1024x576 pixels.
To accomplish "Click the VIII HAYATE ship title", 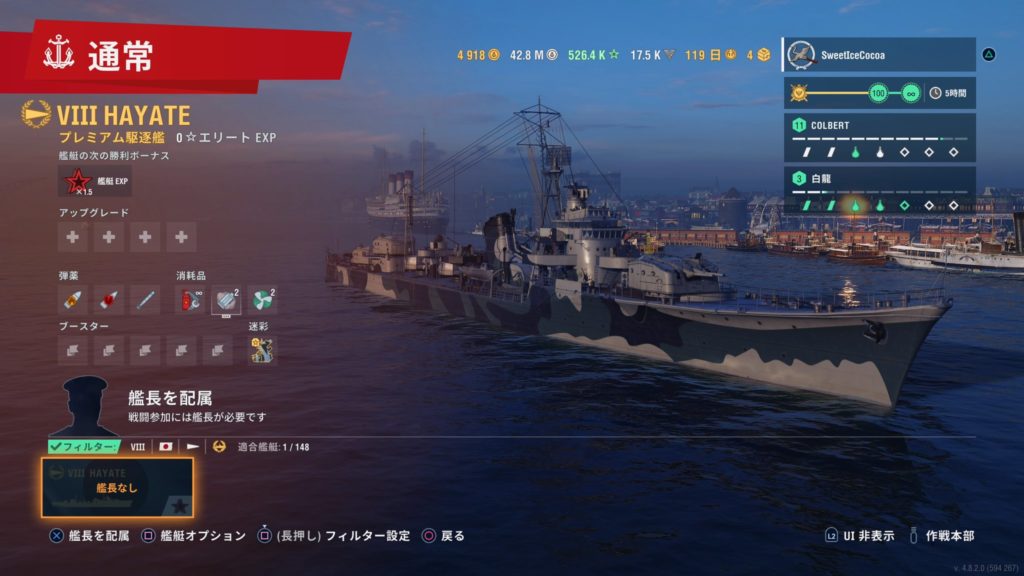I will [x=123, y=115].
